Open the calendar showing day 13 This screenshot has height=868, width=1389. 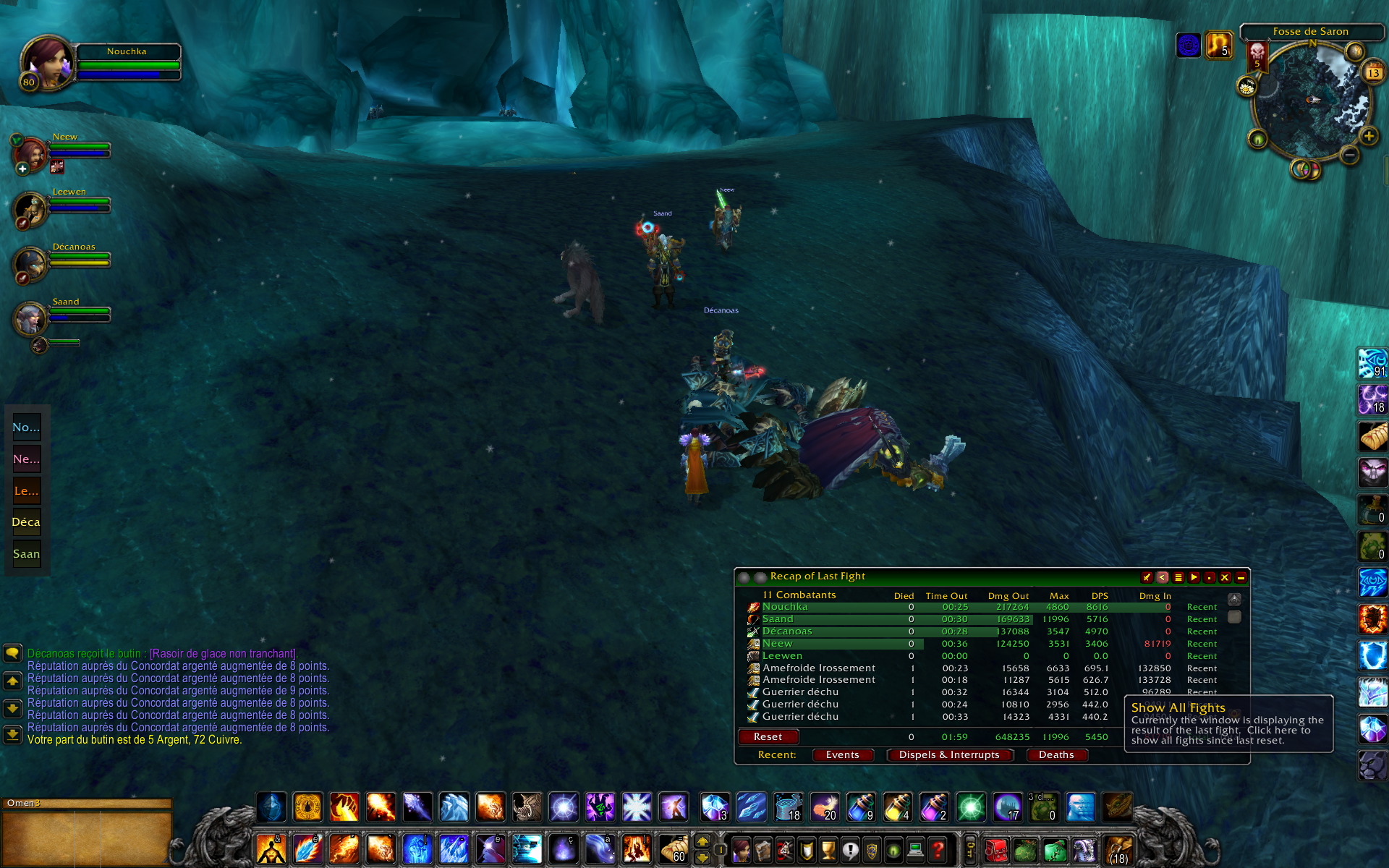point(1372,73)
